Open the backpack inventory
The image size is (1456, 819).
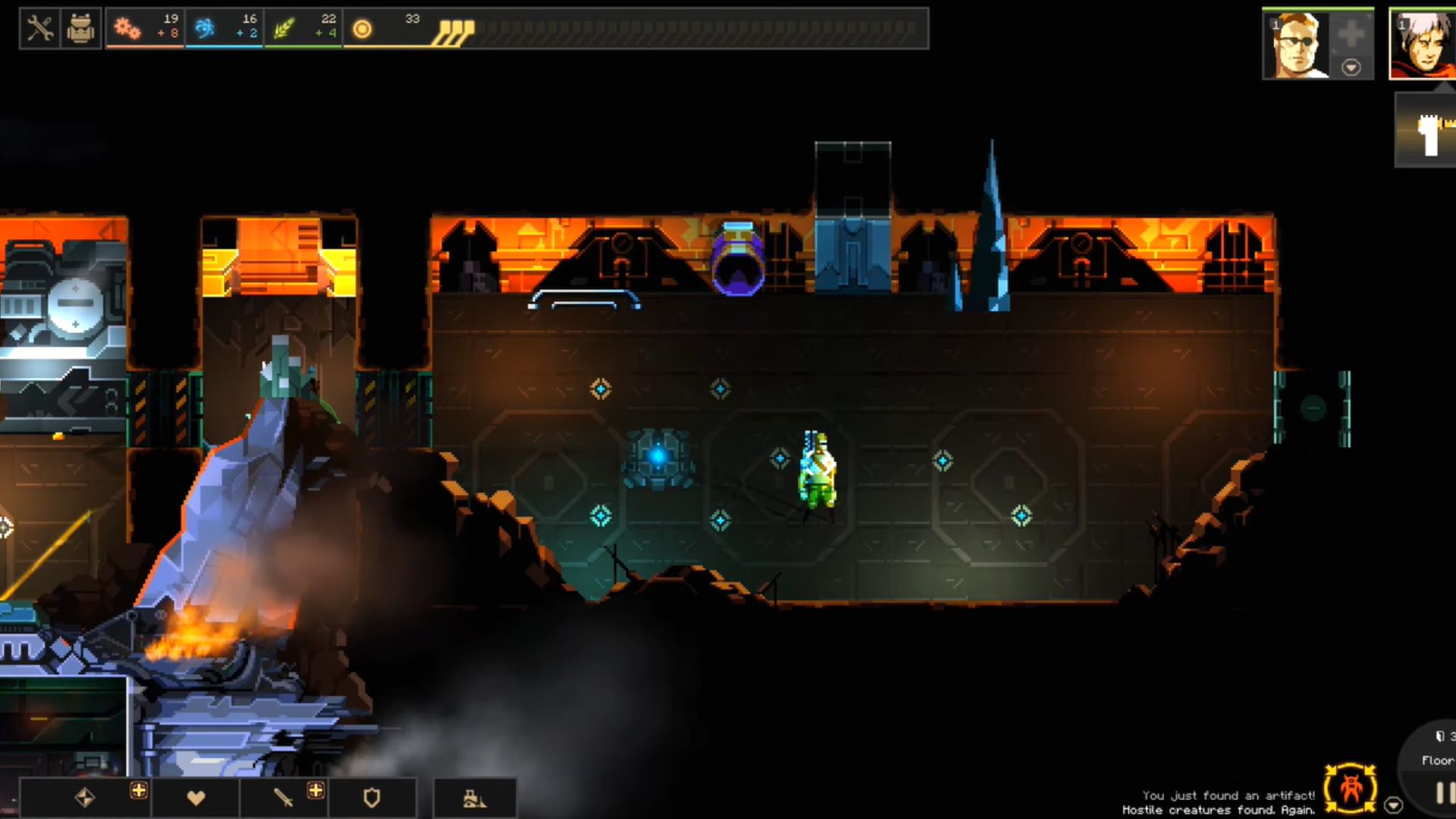tap(80, 29)
